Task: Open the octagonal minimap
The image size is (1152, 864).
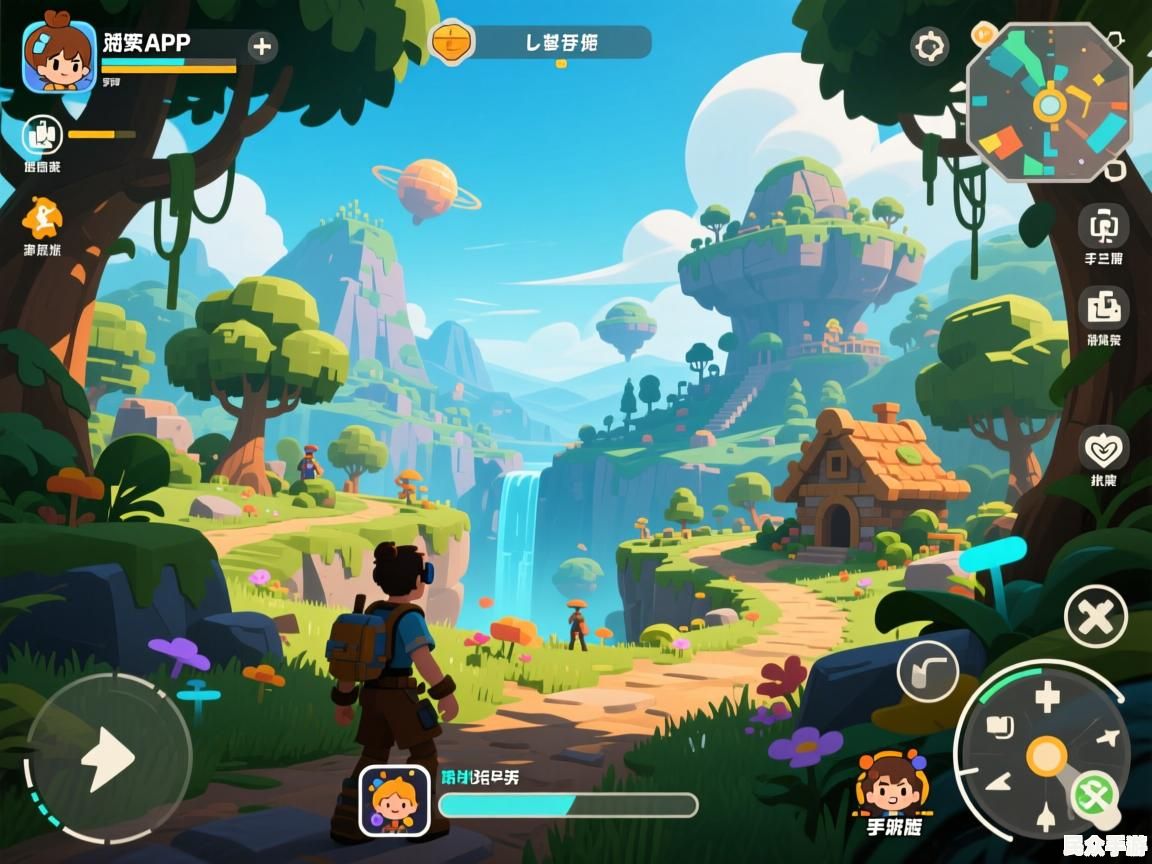Action: click(1049, 103)
